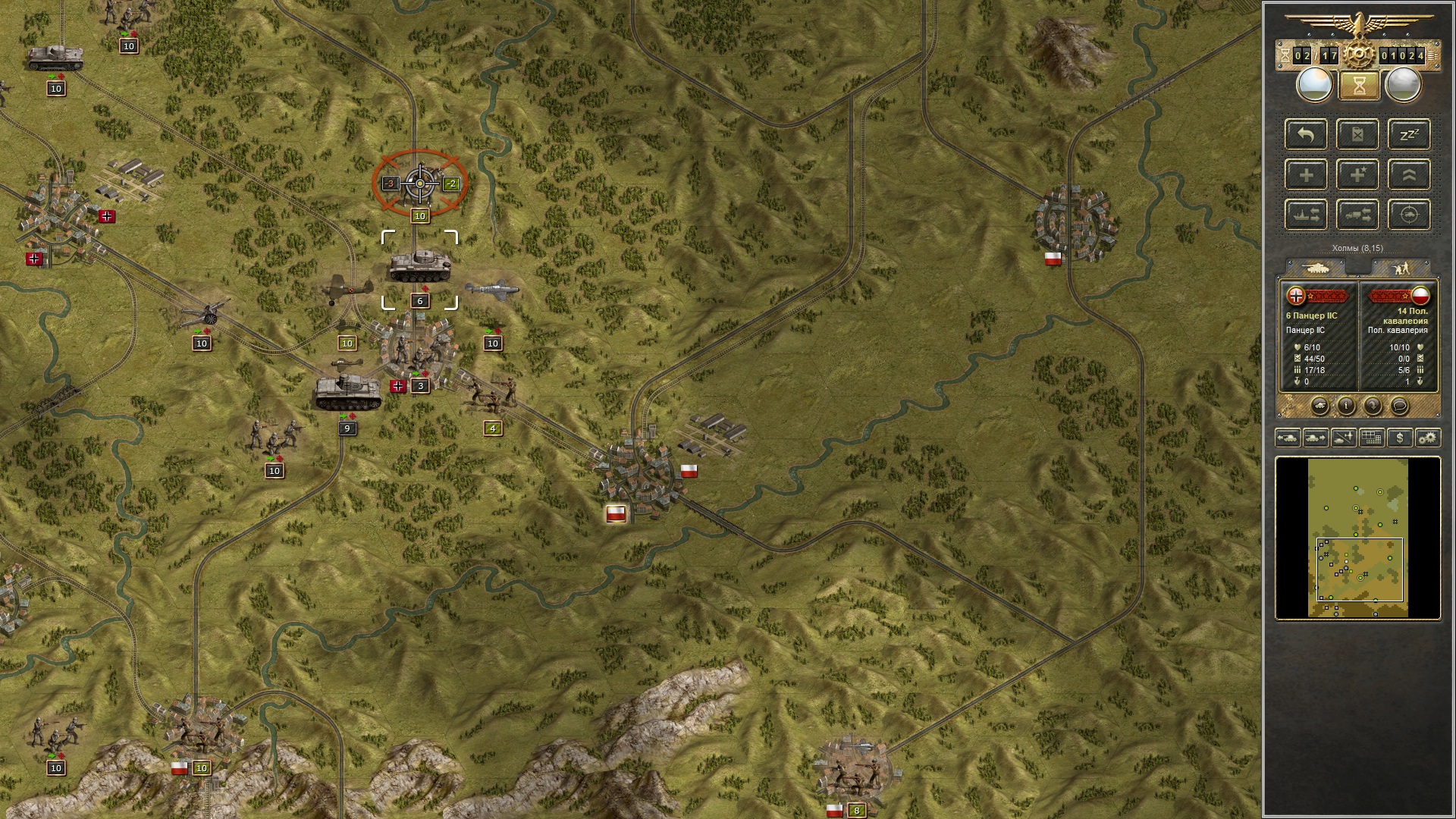Open game settings via the gears button
Image resolution: width=1456 pixels, height=819 pixels.
coord(1428,438)
